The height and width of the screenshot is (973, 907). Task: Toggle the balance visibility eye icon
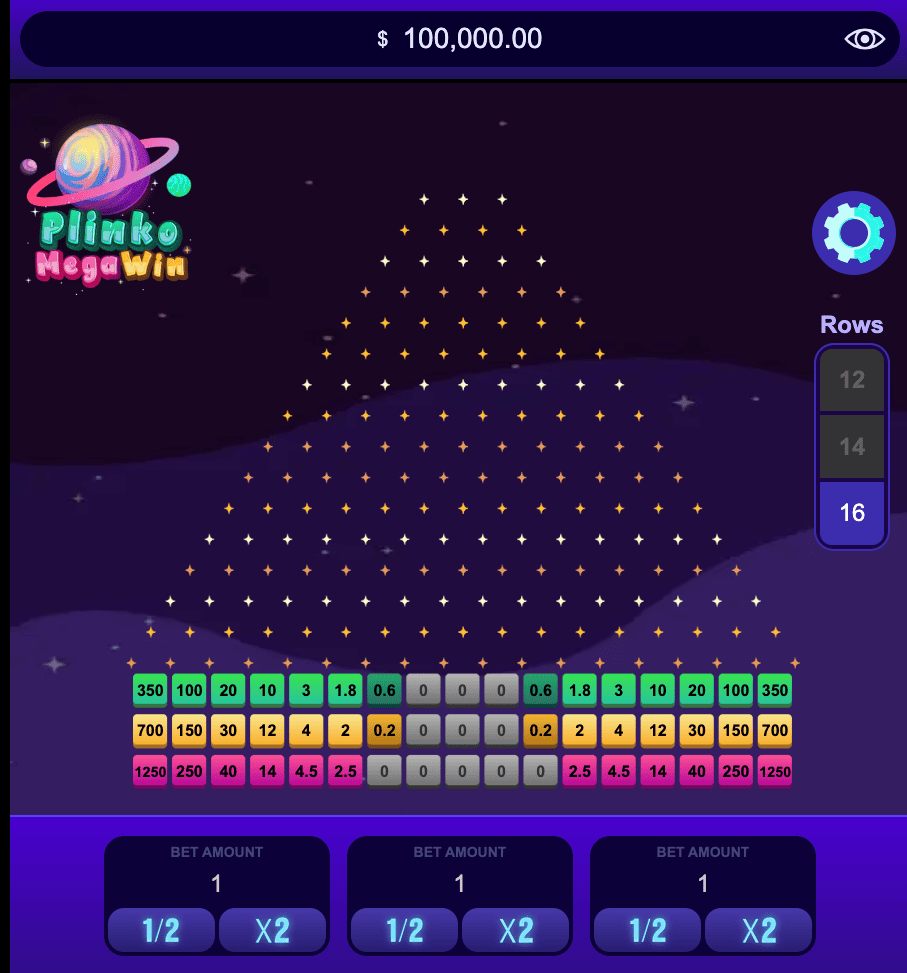coord(865,39)
